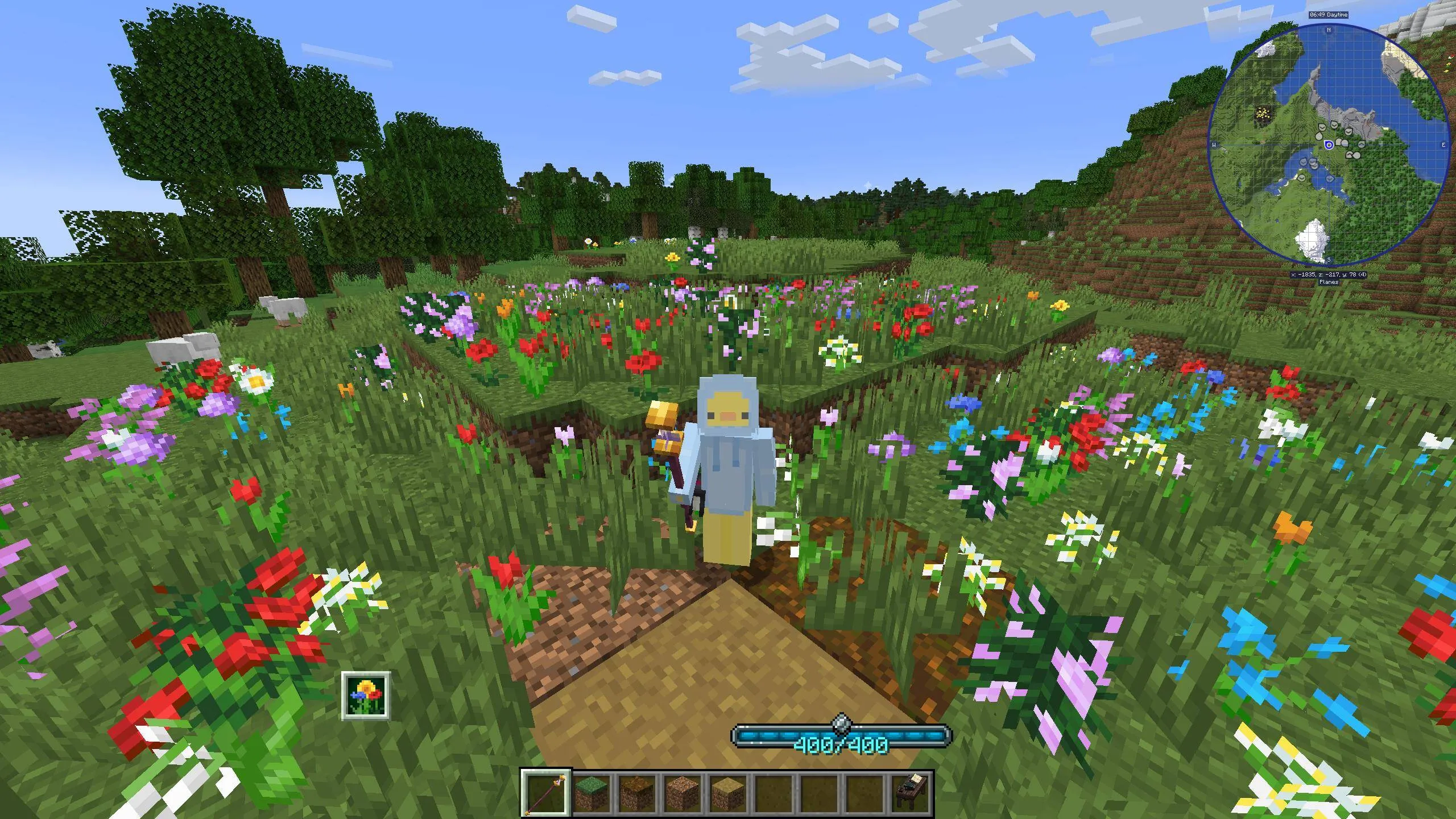1456x819 pixels.
Task: Select the golden scepter in the first hotbar slot
Action: coord(546,793)
